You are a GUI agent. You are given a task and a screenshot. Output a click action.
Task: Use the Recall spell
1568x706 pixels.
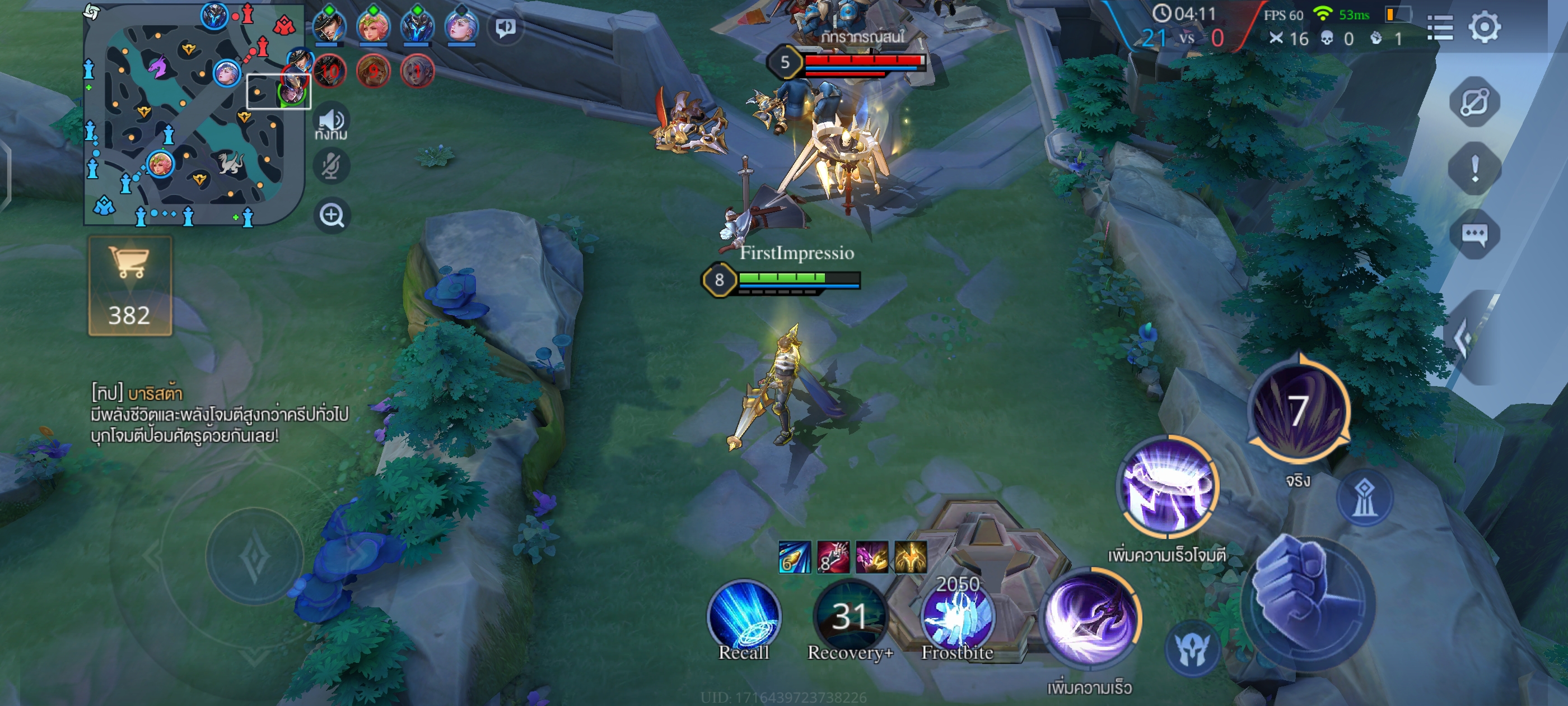744,615
